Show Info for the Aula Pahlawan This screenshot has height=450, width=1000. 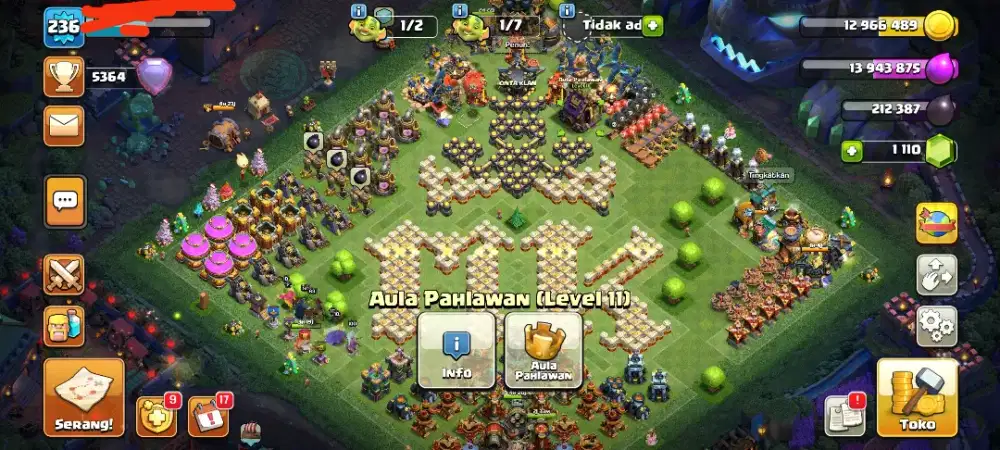pyautogui.click(x=456, y=350)
